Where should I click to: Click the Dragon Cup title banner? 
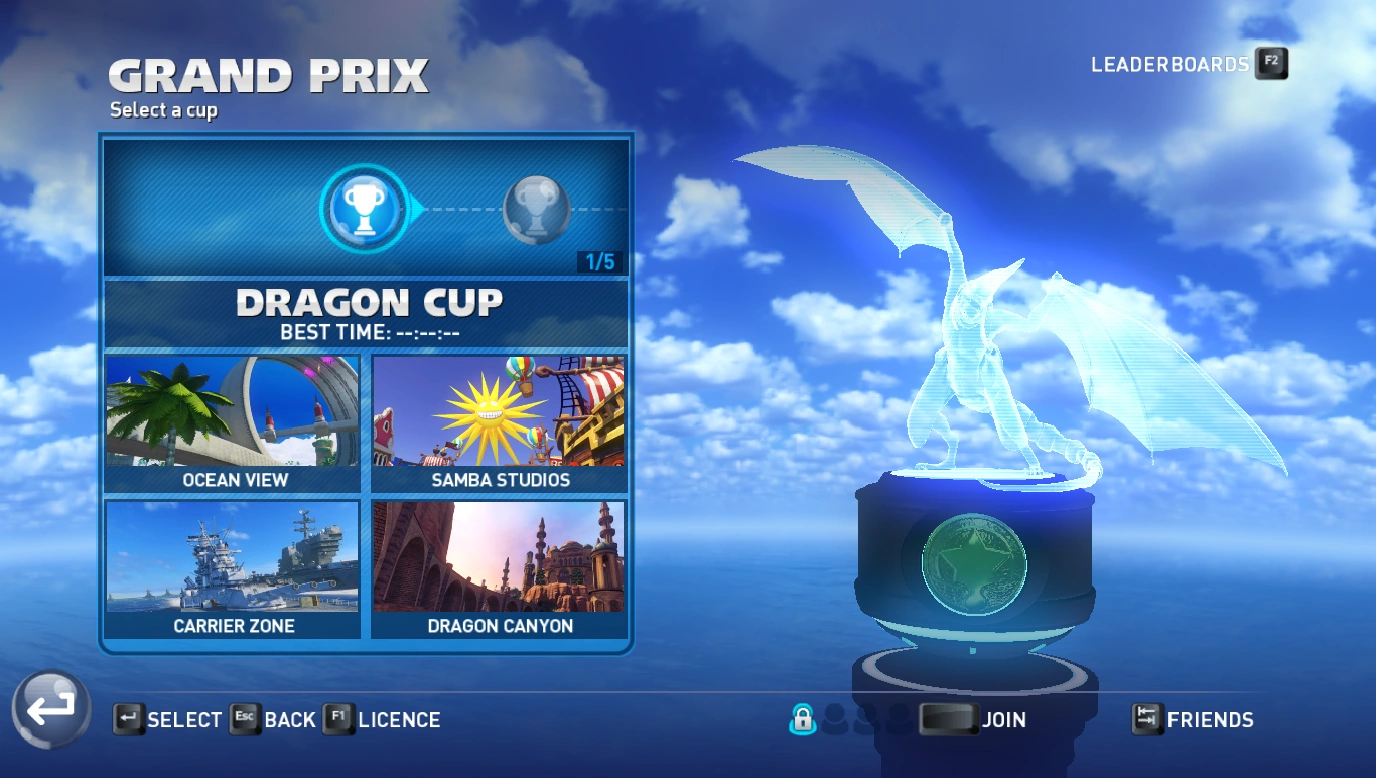(x=367, y=313)
